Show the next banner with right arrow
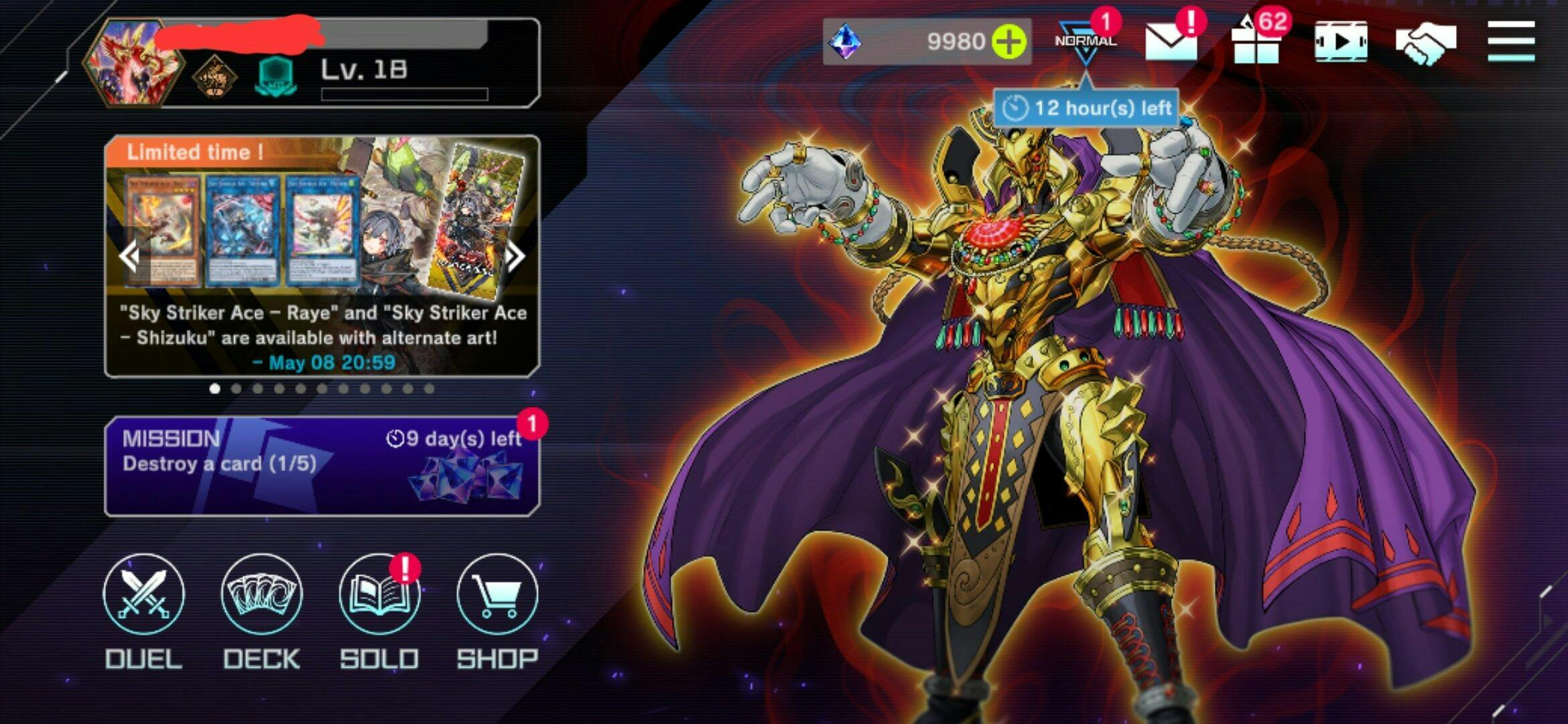This screenshot has height=724, width=1568. click(515, 256)
